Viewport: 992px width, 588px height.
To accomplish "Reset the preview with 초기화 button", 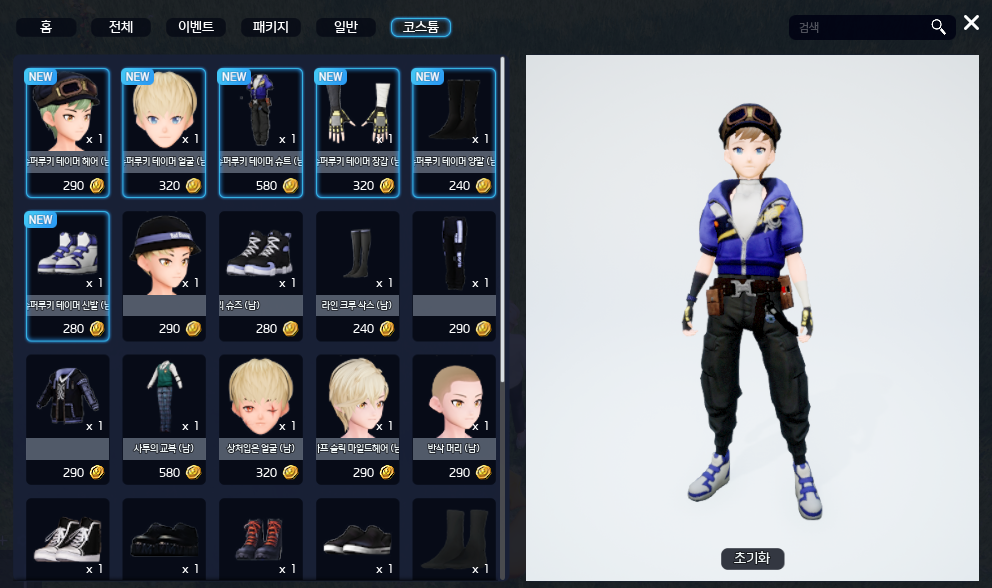I will coord(752,558).
